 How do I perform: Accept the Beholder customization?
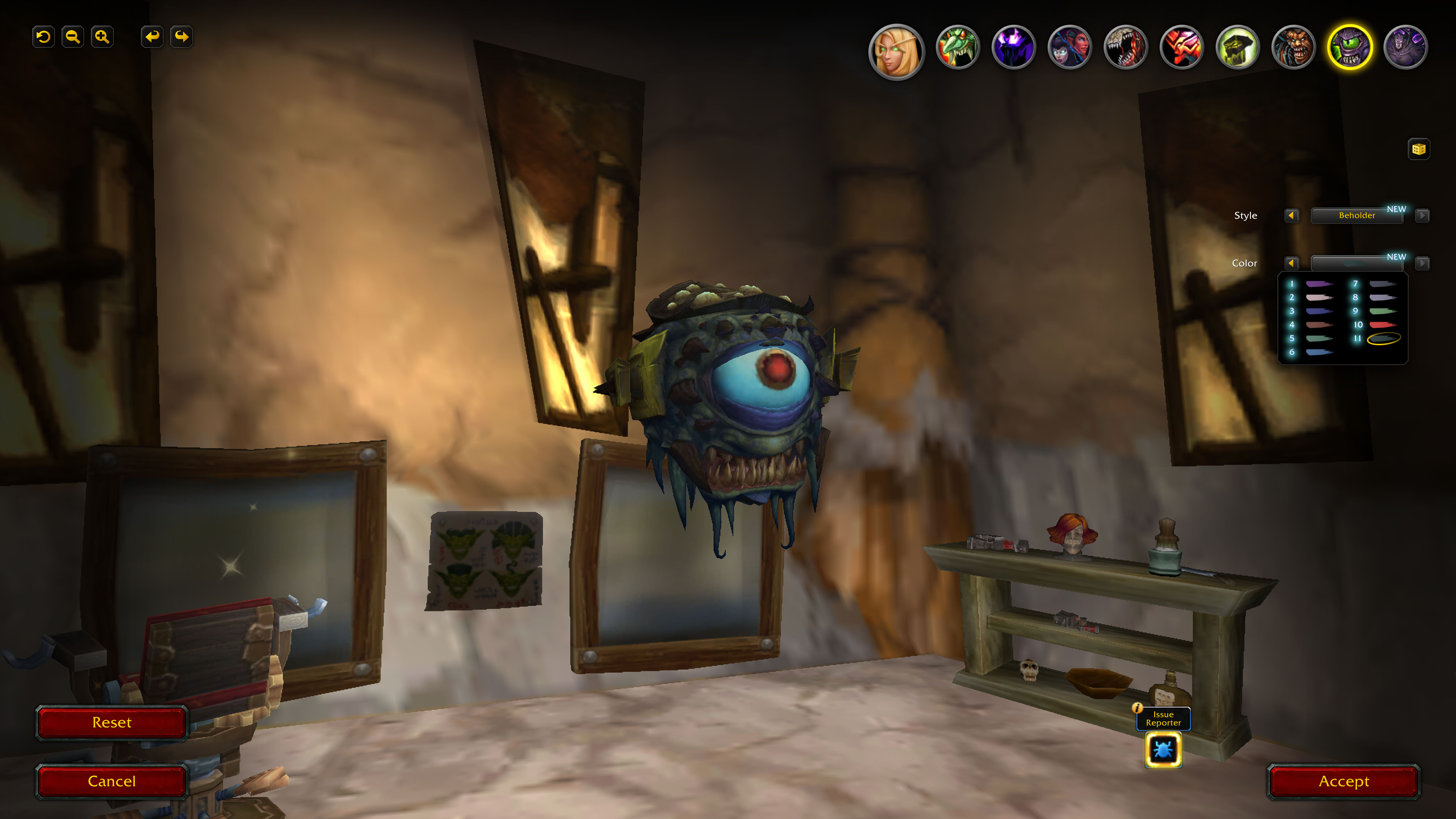click(1343, 781)
